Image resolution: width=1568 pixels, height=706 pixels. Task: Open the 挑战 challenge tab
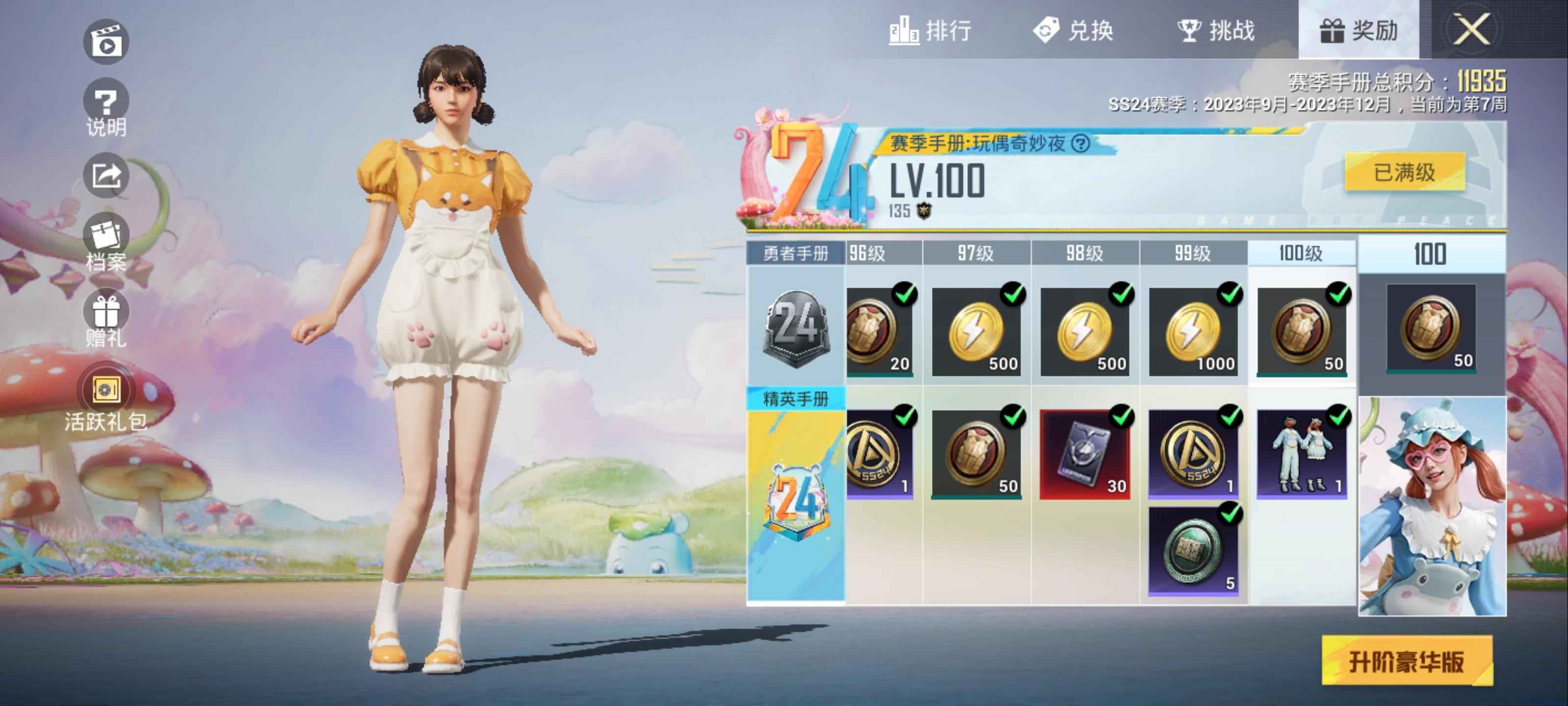pos(1216,30)
